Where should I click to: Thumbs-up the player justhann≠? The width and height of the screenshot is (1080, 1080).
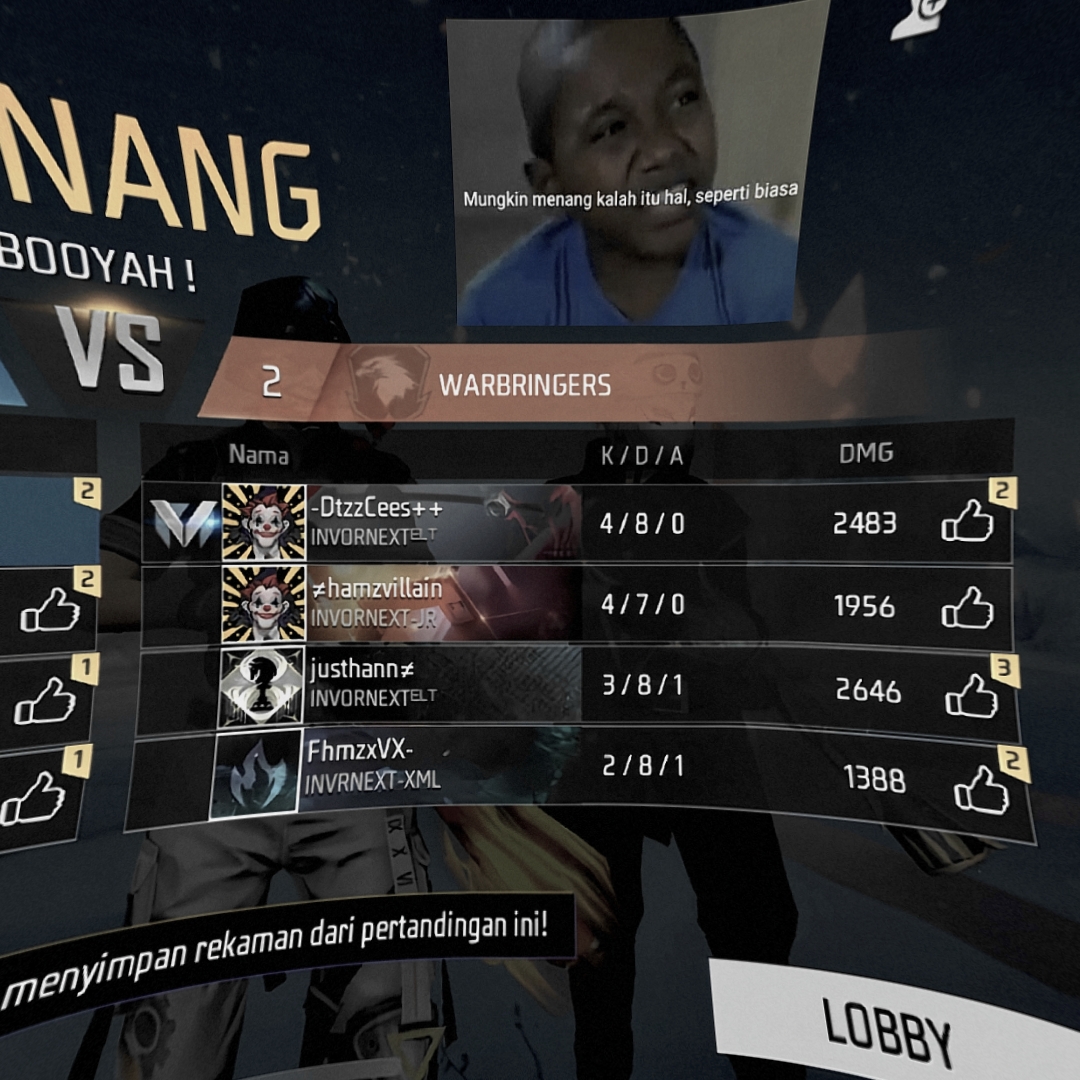tap(971, 695)
